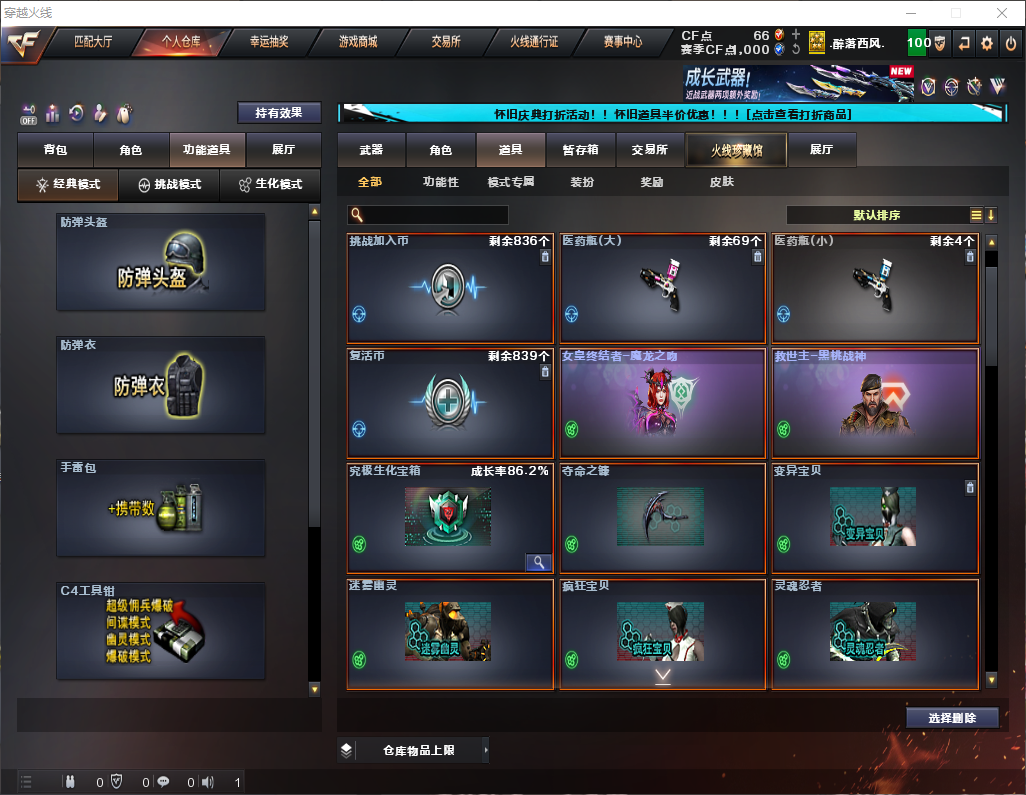Filter items by 功能性 category
Screen dimensions: 1026x795
pos(440,182)
